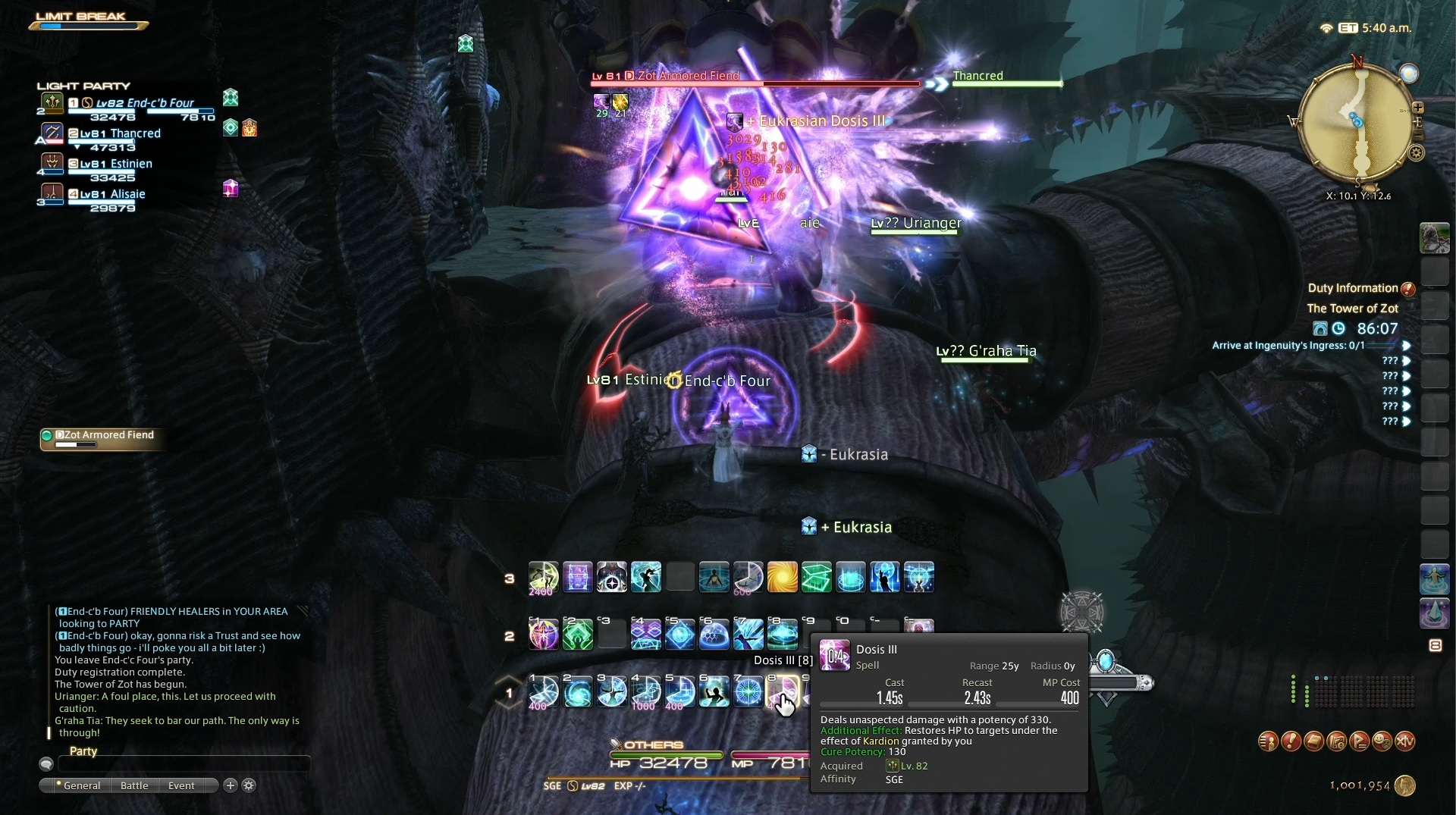Toggle the duty timer clock icon

click(1339, 328)
